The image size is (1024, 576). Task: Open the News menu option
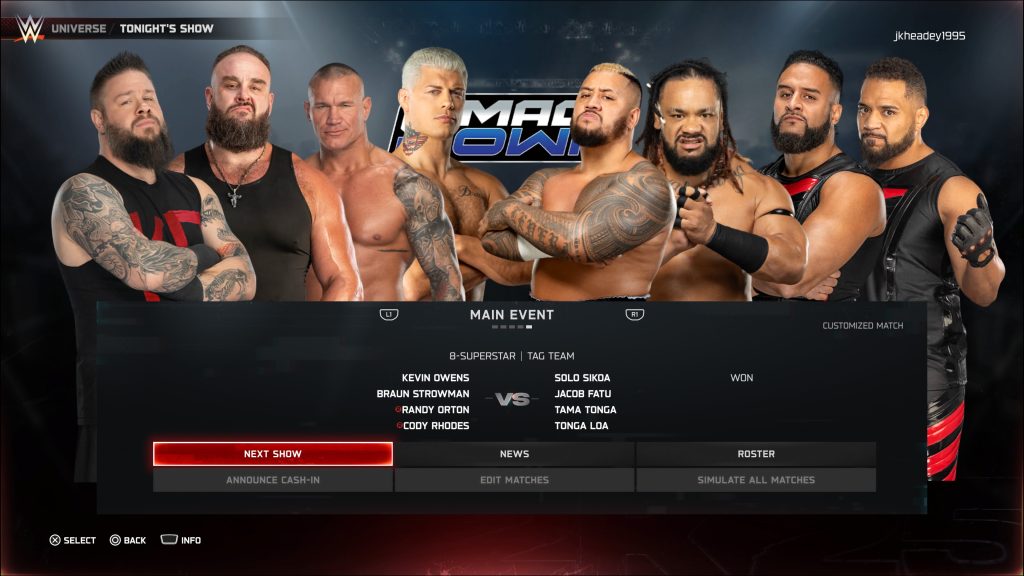pyautogui.click(x=514, y=454)
